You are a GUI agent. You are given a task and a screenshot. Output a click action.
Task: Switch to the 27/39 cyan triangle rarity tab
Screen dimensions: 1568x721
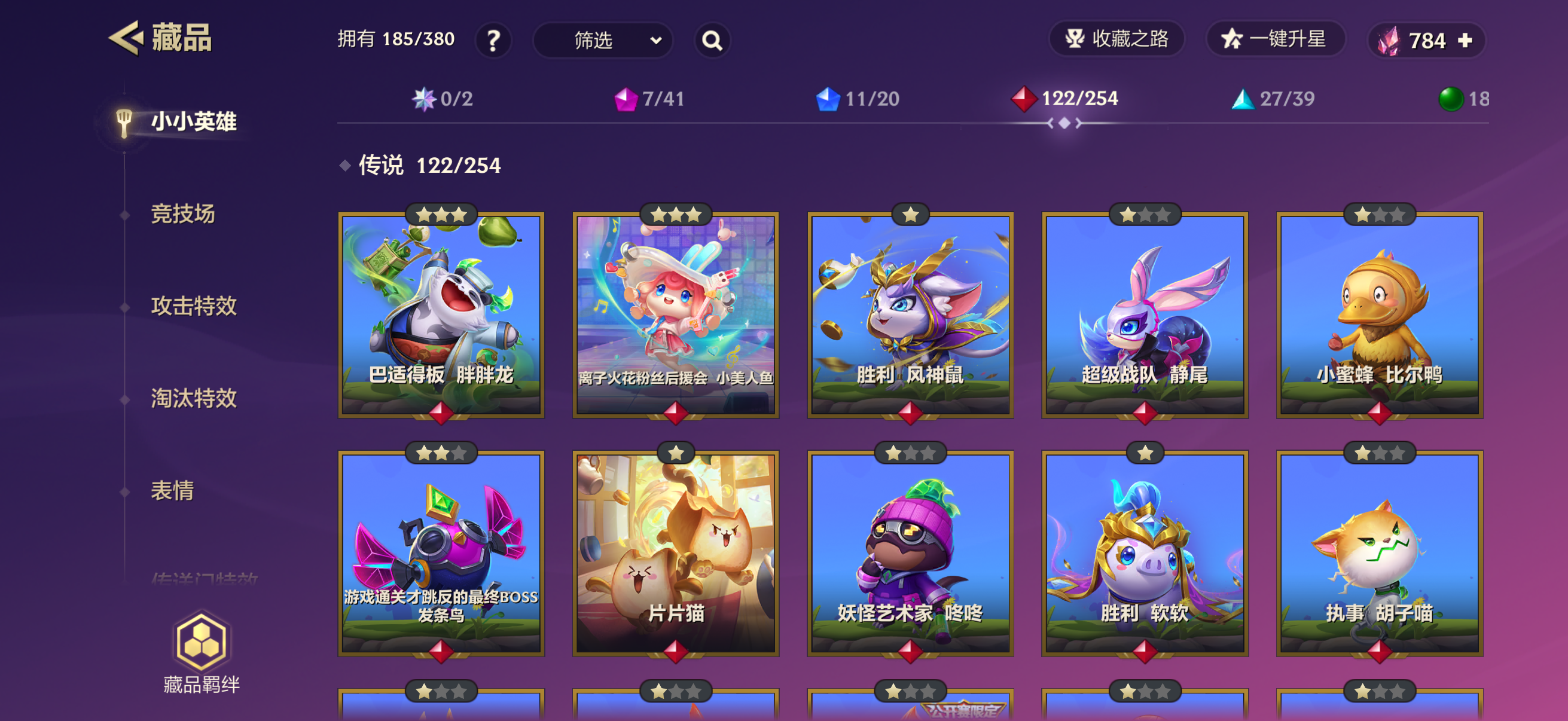tap(1273, 99)
